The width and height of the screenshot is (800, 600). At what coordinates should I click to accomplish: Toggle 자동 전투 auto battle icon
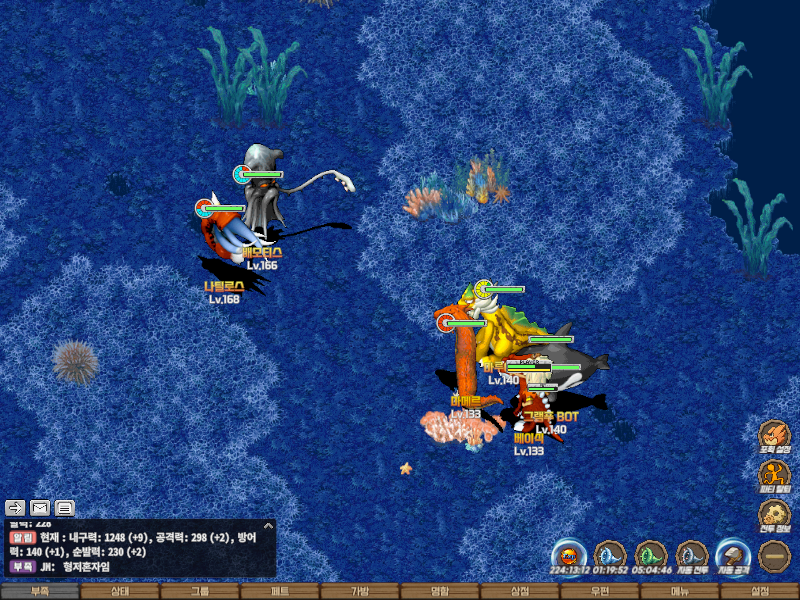[x=691, y=554]
